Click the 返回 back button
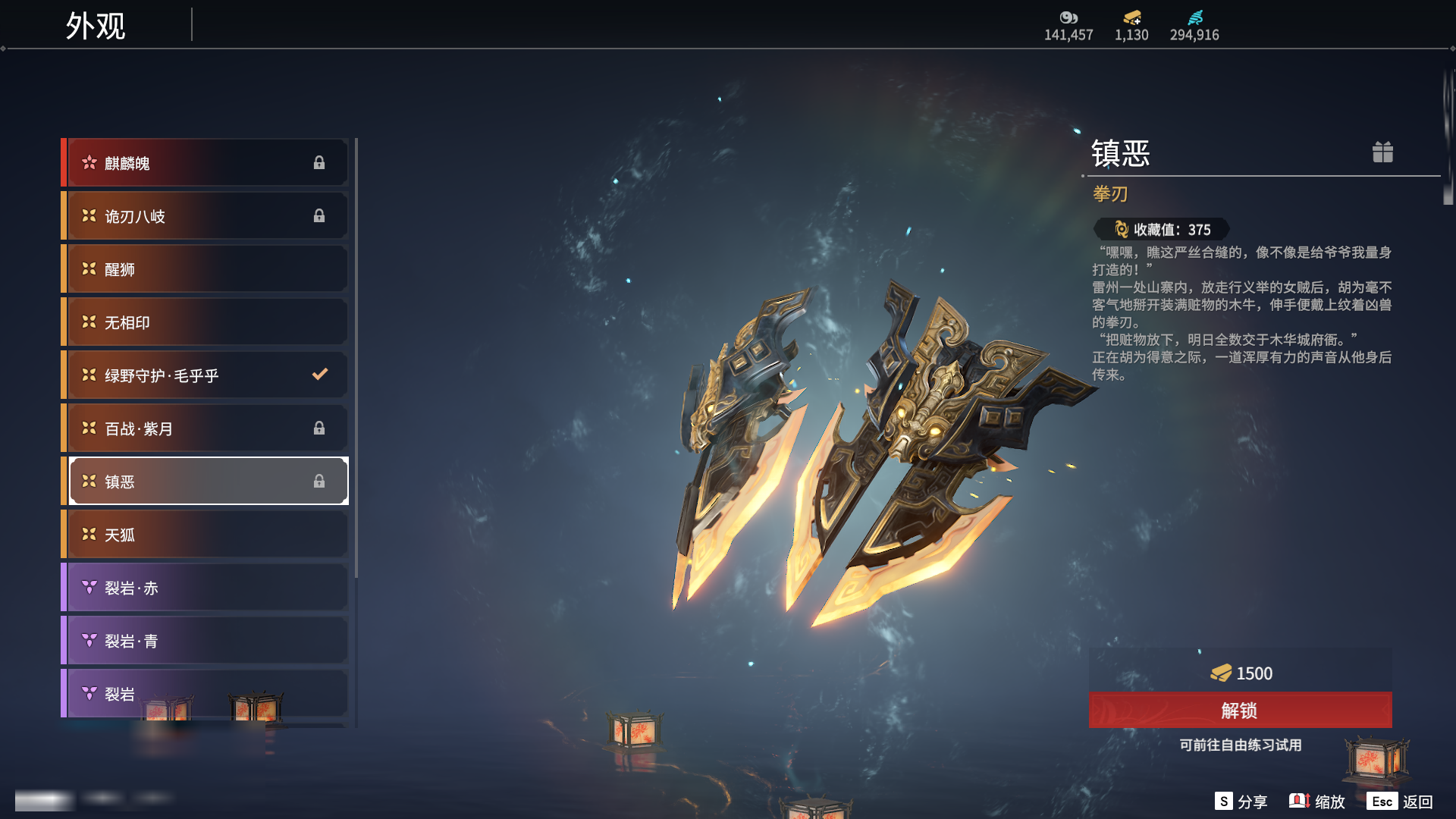This screenshot has height=819, width=1456. [x=1400, y=802]
